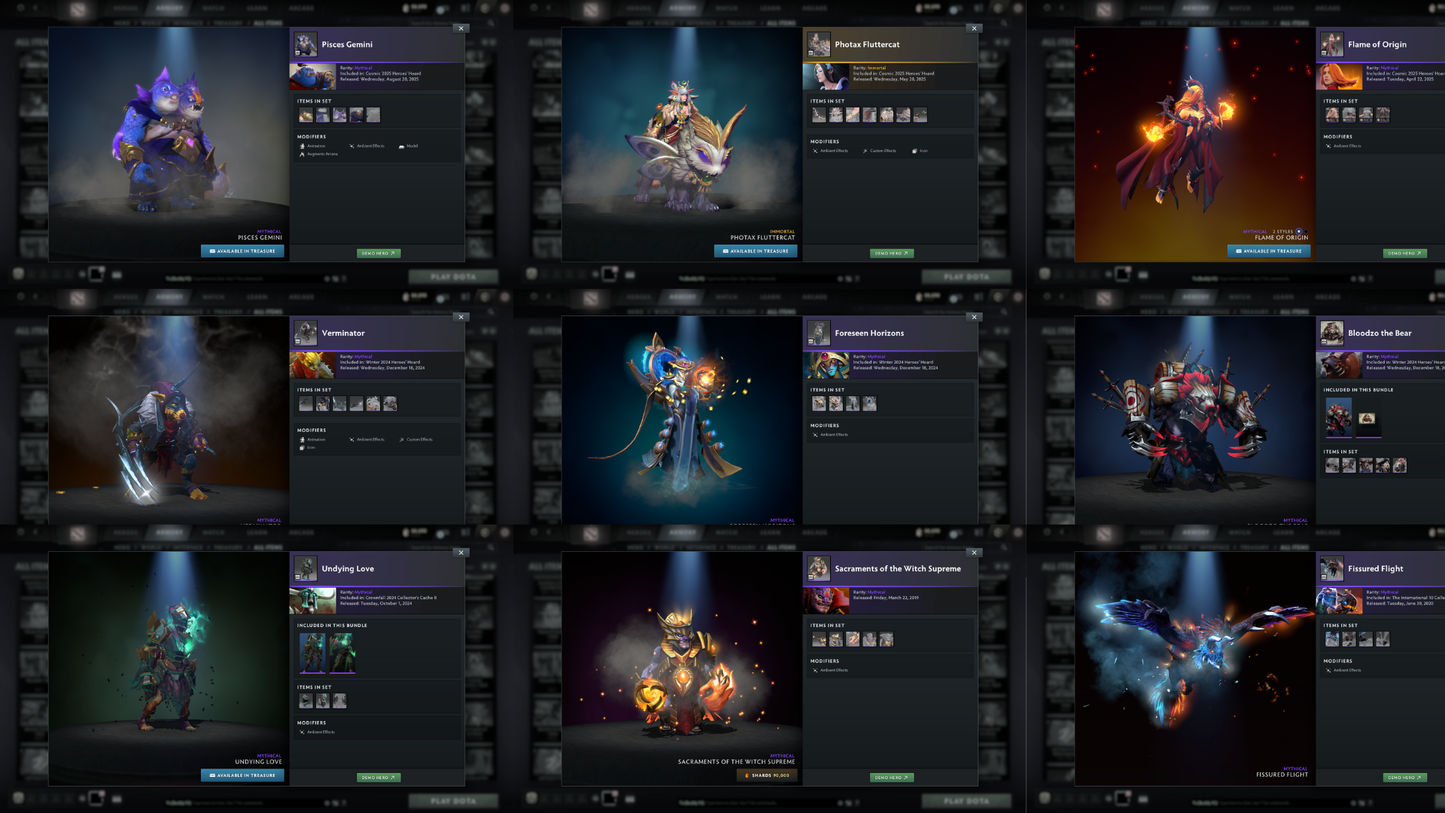The height and width of the screenshot is (813, 1445).
Task: Click the Ambient Effects icon under Pisces Gemini modifiers
Action: (352, 146)
